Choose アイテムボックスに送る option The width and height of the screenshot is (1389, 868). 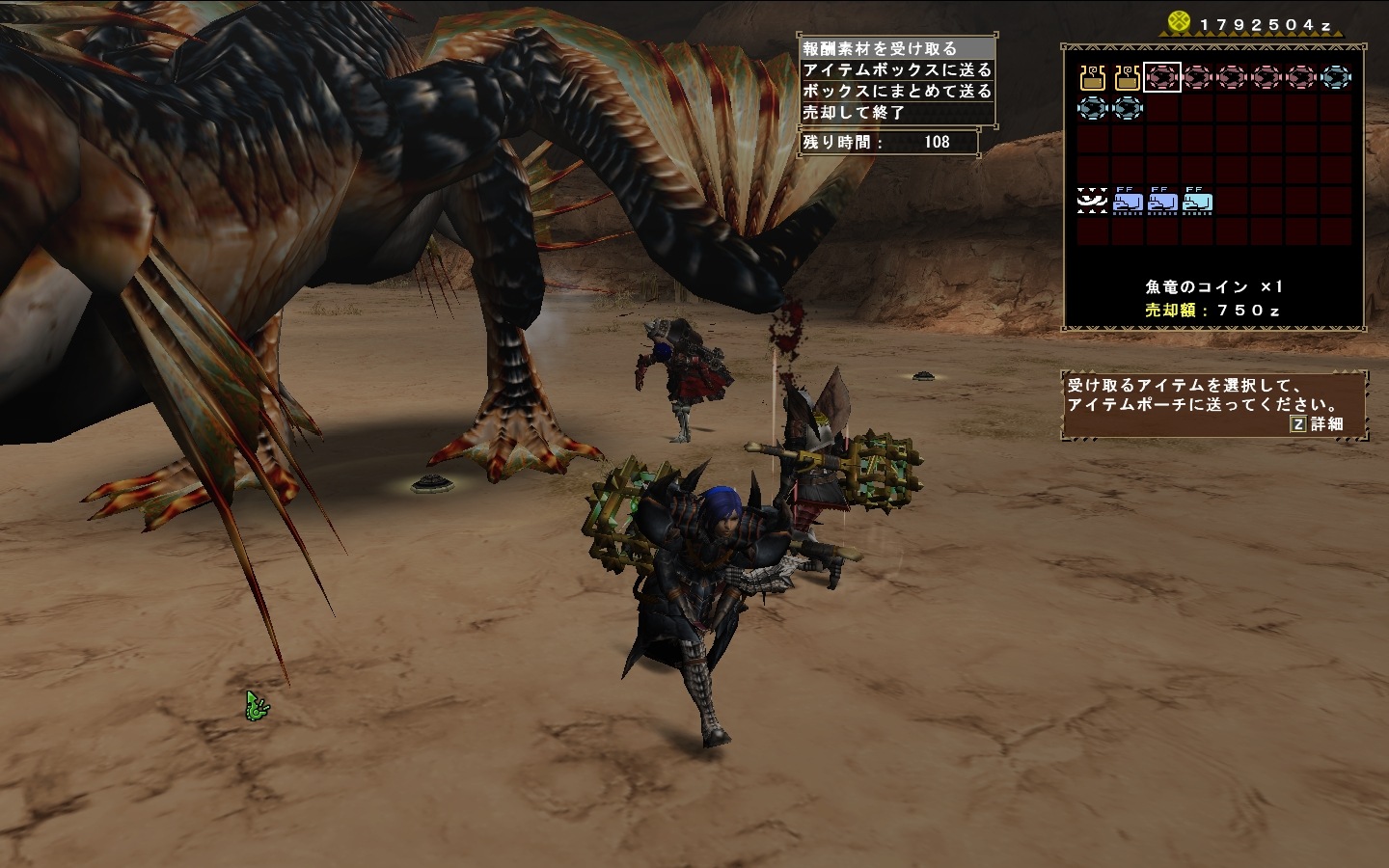(x=897, y=69)
